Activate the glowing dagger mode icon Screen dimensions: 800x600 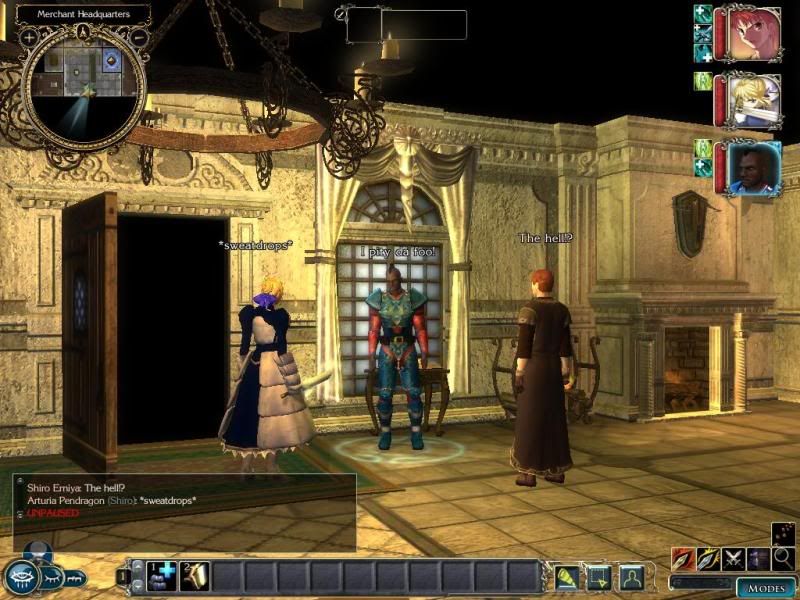708,559
